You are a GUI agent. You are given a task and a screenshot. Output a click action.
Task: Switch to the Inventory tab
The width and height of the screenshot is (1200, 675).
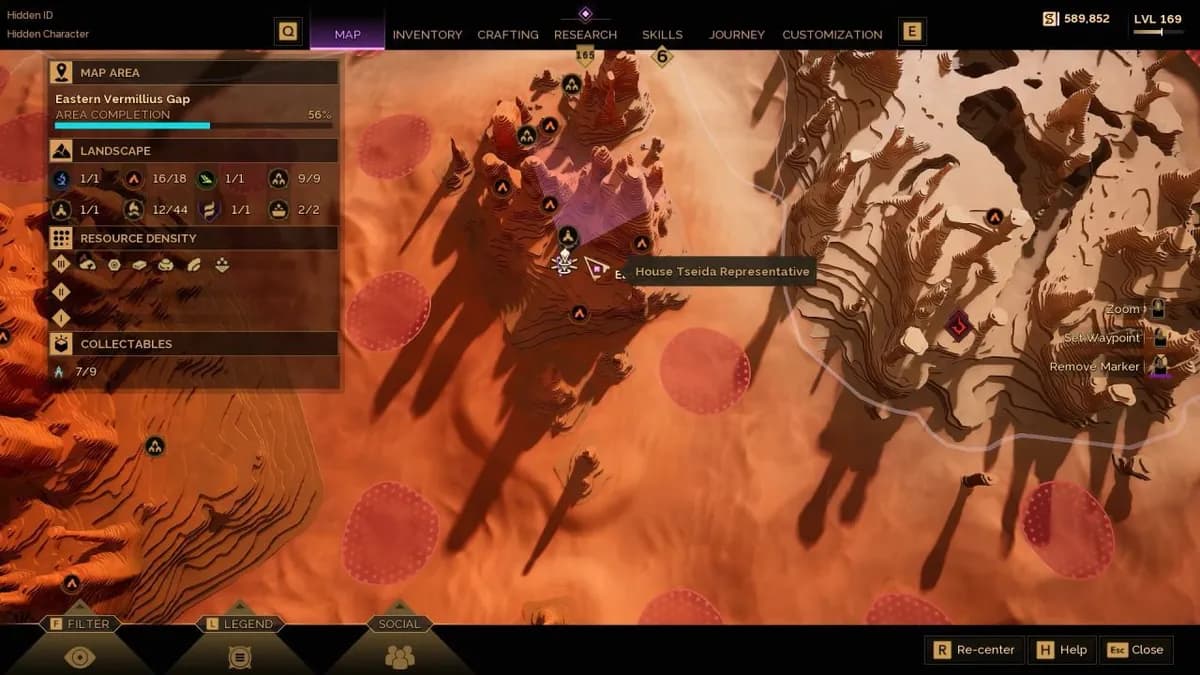(427, 34)
